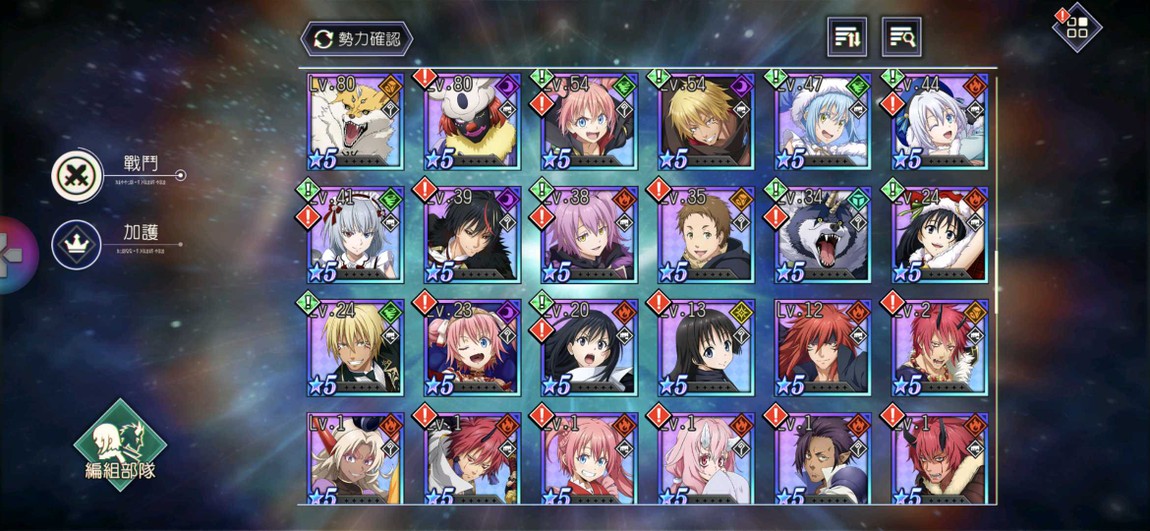The width and height of the screenshot is (1150, 531).
Task: Select the Lv.34 wolf character card
Action: tap(822, 235)
